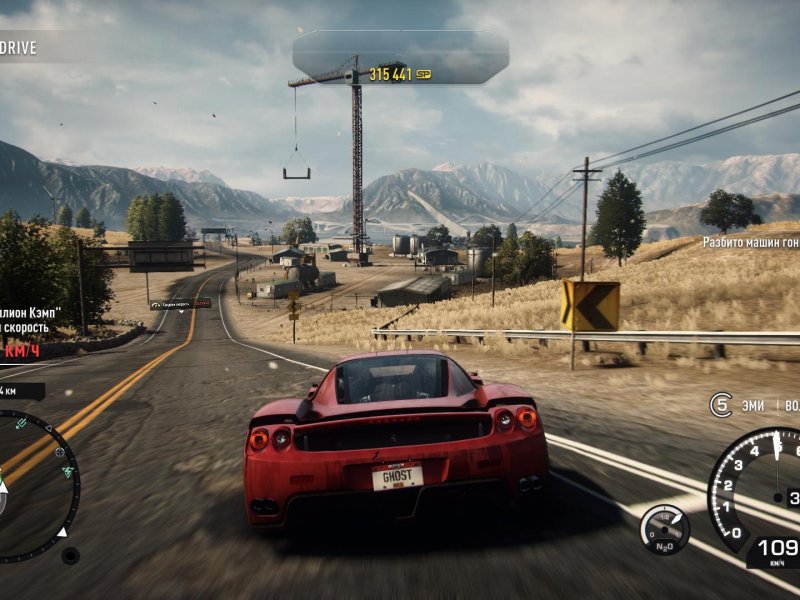The height and width of the screenshot is (600, 800).
Task: Click the black dot below the minimap
Action: 70,555
